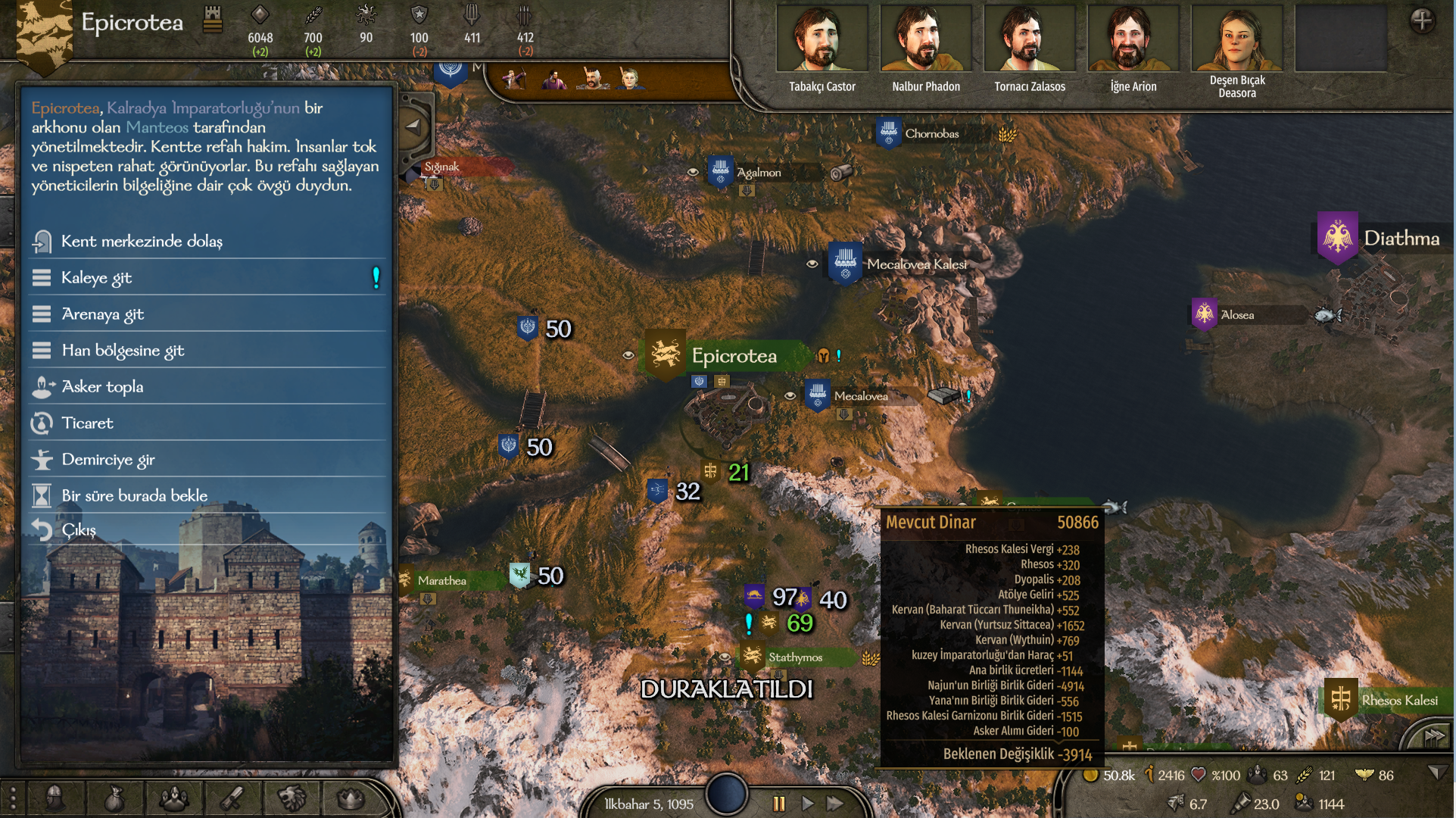This screenshot has height=818, width=1456.
Task: Open the character screen helmet icon
Action: pos(55,798)
